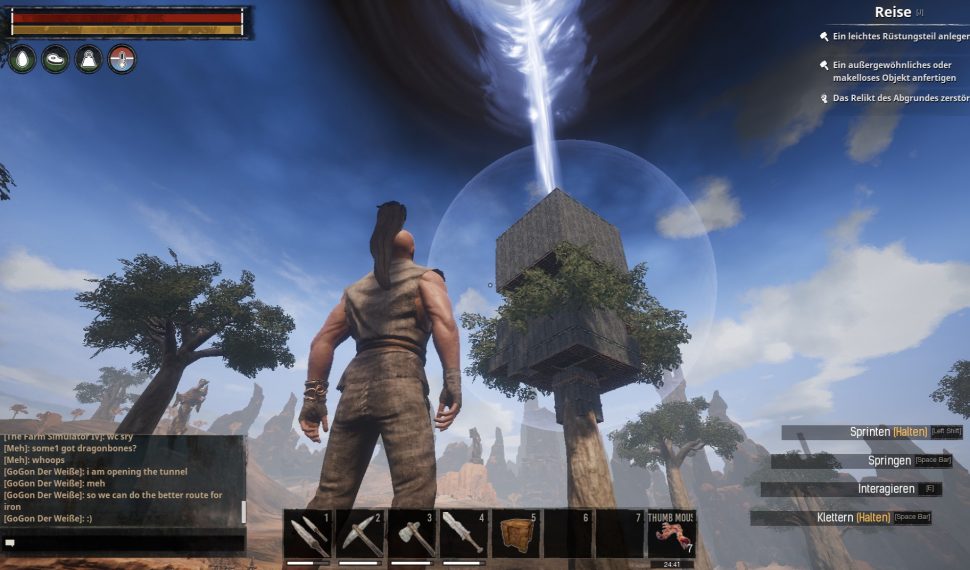Select the stone daggers in hotbar slot 1

point(307,535)
